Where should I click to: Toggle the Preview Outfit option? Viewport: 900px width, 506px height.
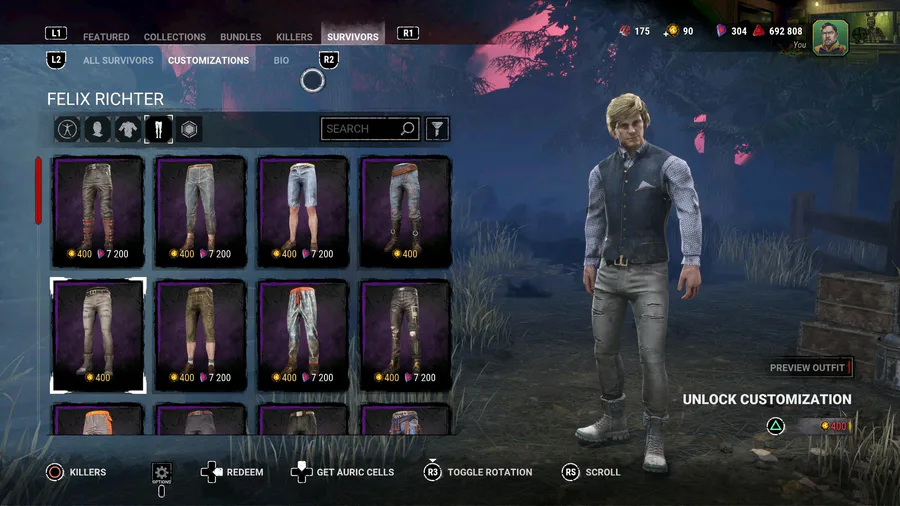pyautogui.click(x=810, y=368)
